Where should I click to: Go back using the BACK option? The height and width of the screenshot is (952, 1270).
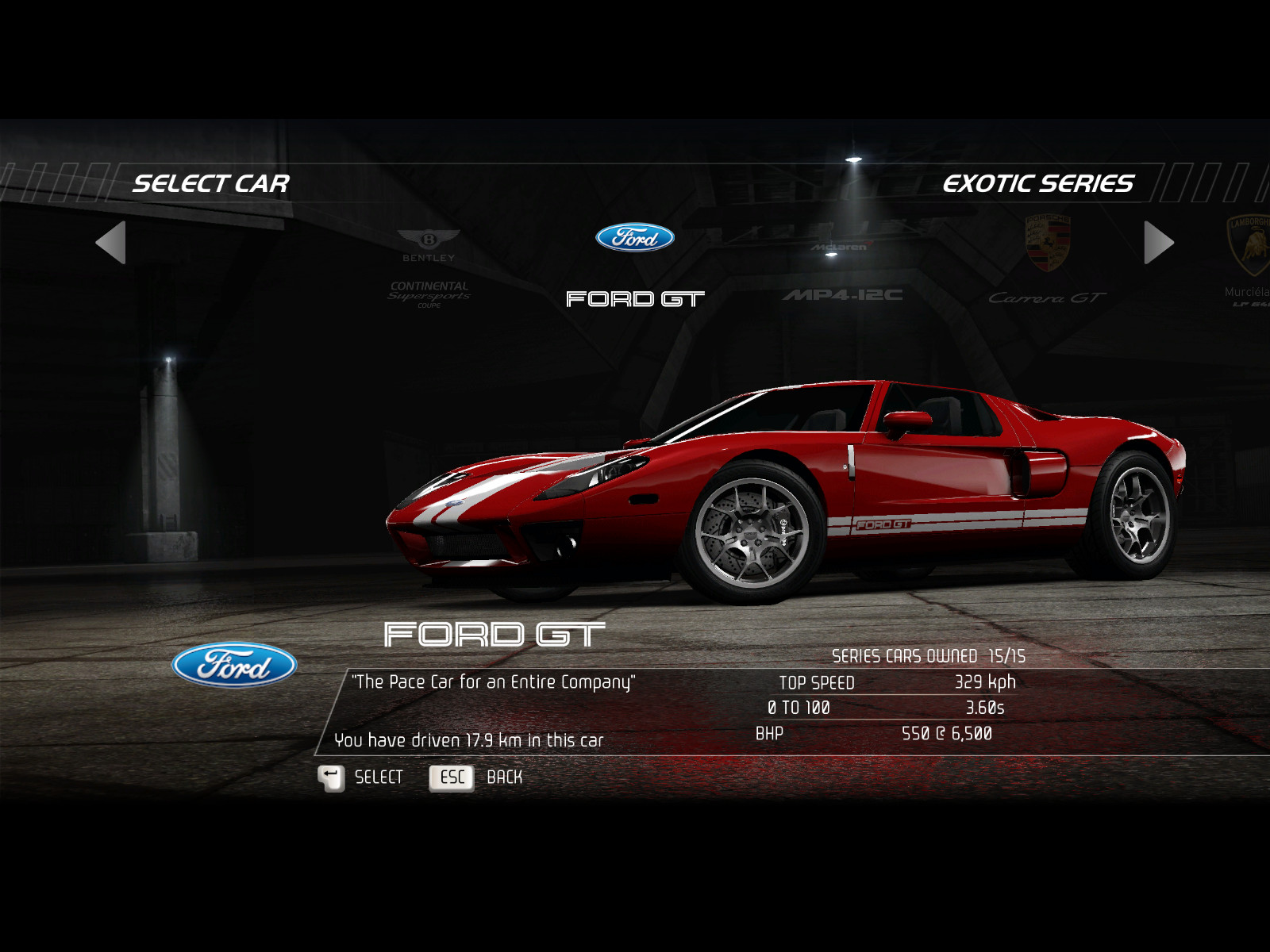point(476,777)
